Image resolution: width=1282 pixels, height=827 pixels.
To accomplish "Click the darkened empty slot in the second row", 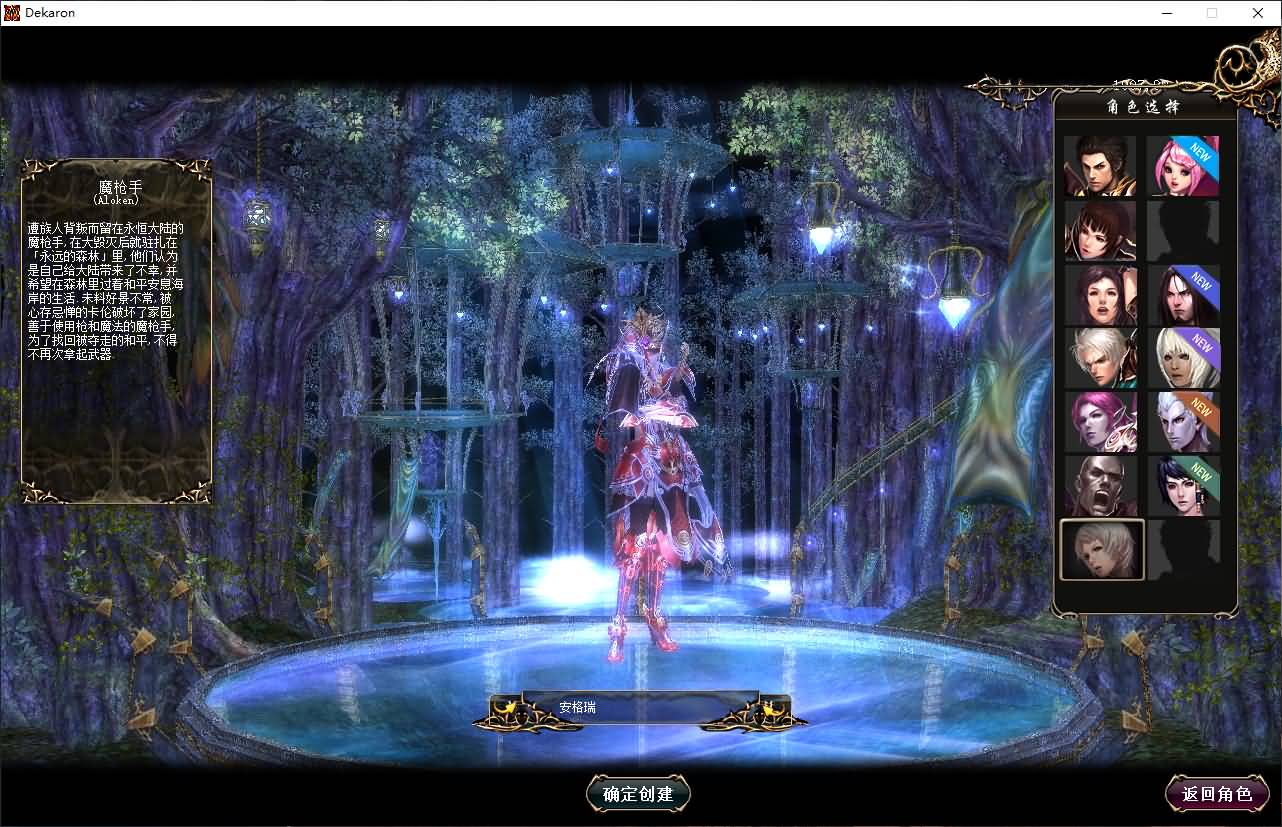I will (1184, 230).
